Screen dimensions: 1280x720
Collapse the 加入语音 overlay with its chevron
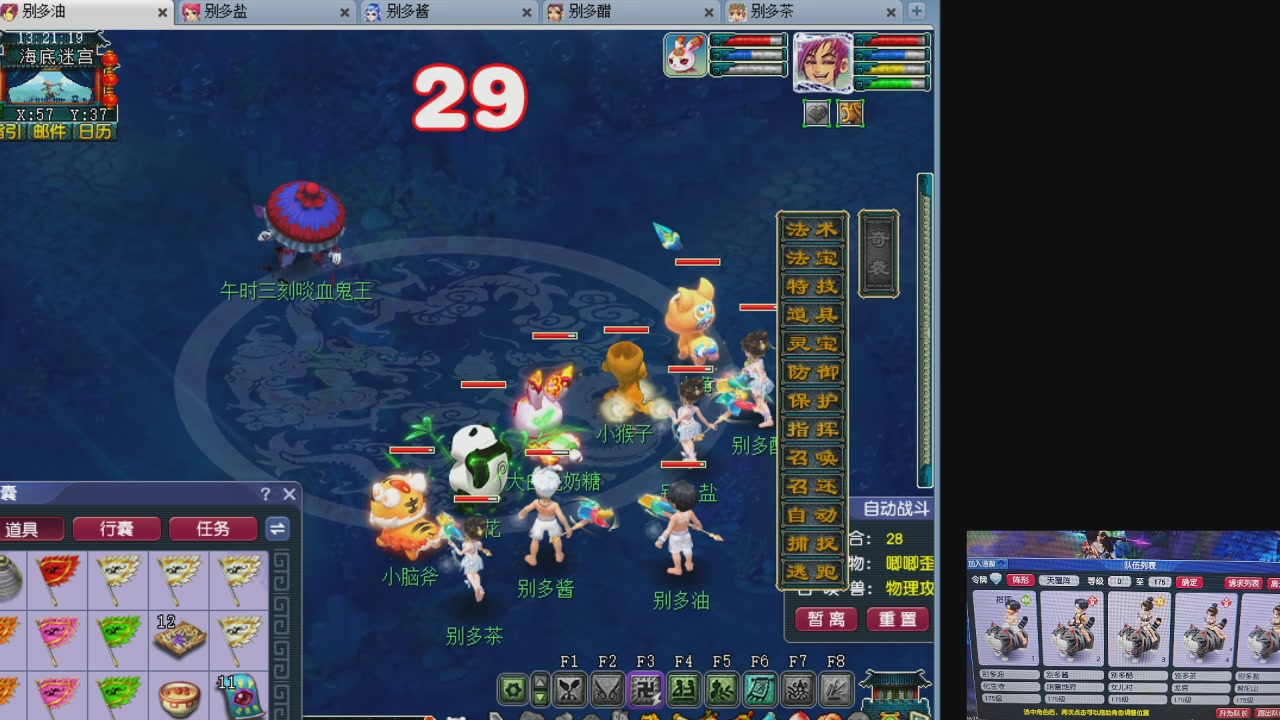(x=1000, y=562)
